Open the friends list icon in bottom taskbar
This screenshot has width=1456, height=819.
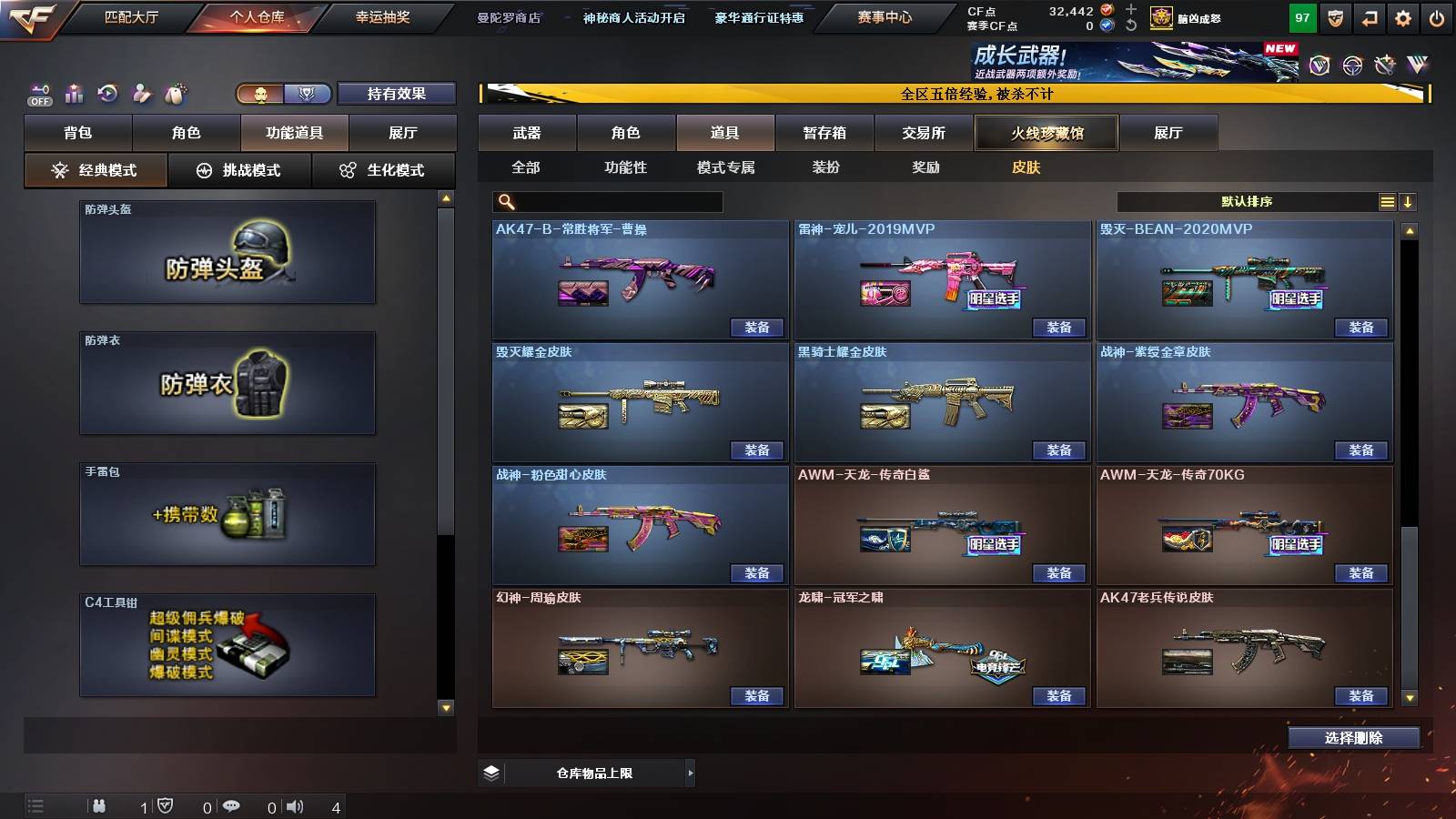click(x=100, y=805)
